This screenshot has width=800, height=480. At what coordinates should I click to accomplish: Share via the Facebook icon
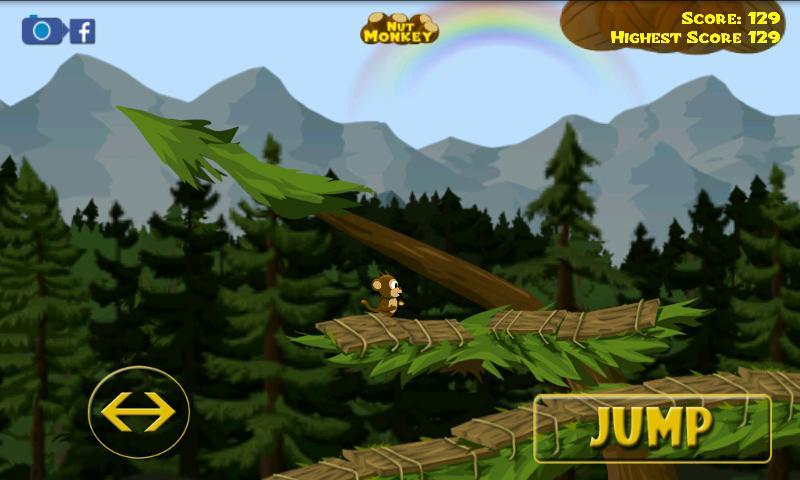pos(83,31)
